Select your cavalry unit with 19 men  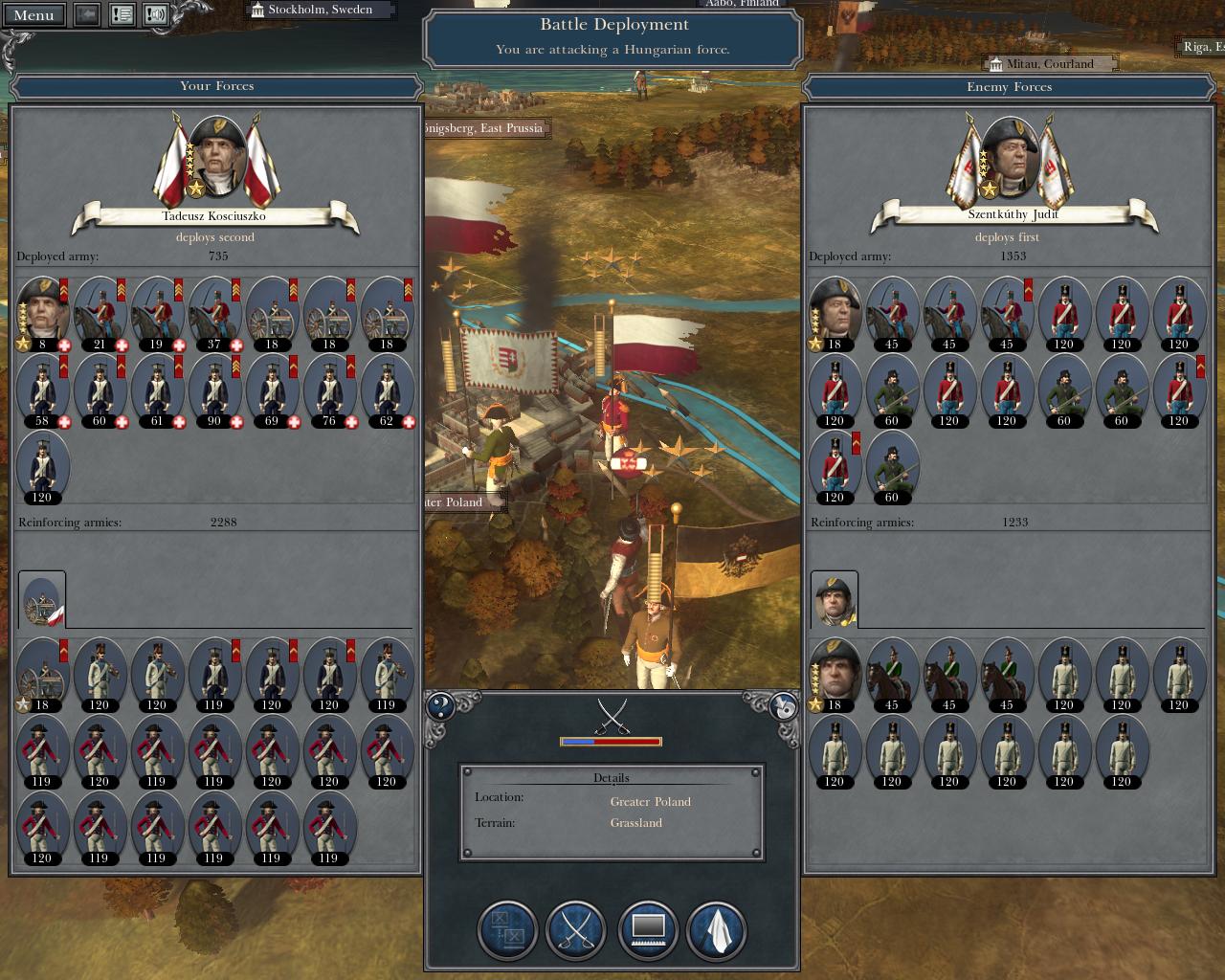157,312
